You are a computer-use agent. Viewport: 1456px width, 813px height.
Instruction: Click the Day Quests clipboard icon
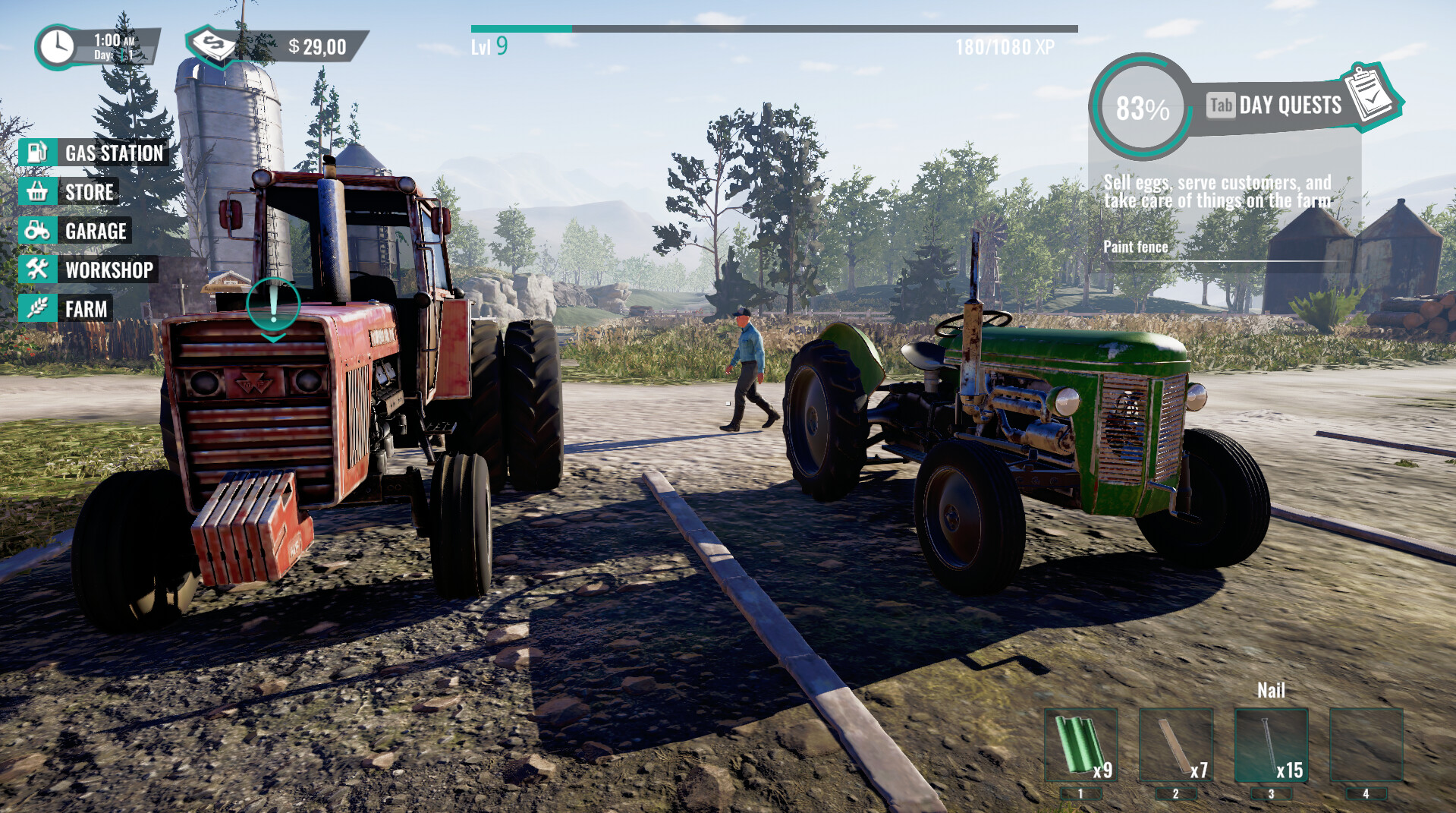pos(1370,97)
